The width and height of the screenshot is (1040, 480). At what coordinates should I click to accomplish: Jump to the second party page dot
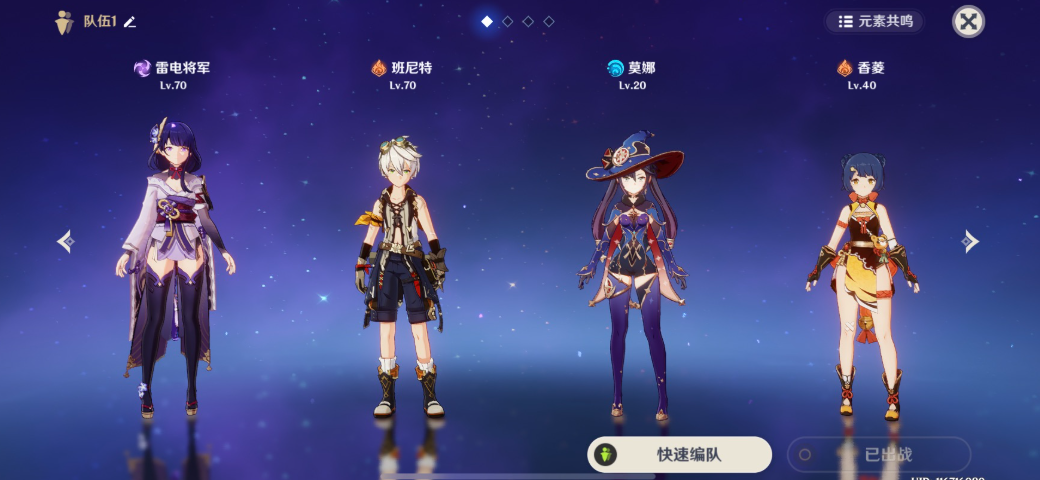click(508, 21)
